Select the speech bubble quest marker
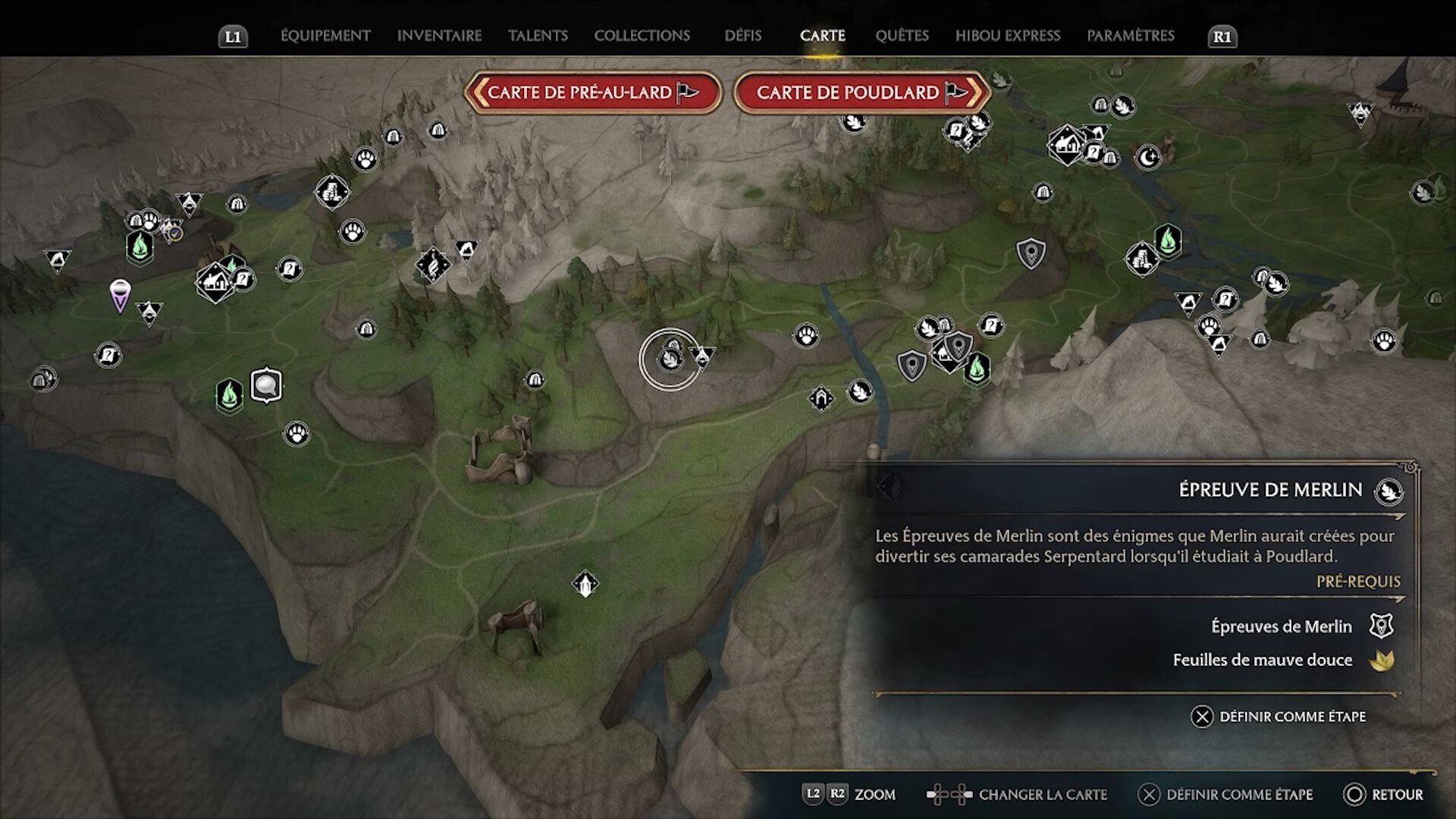Image resolution: width=1456 pixels, height=819 pixels. [266, 385]
